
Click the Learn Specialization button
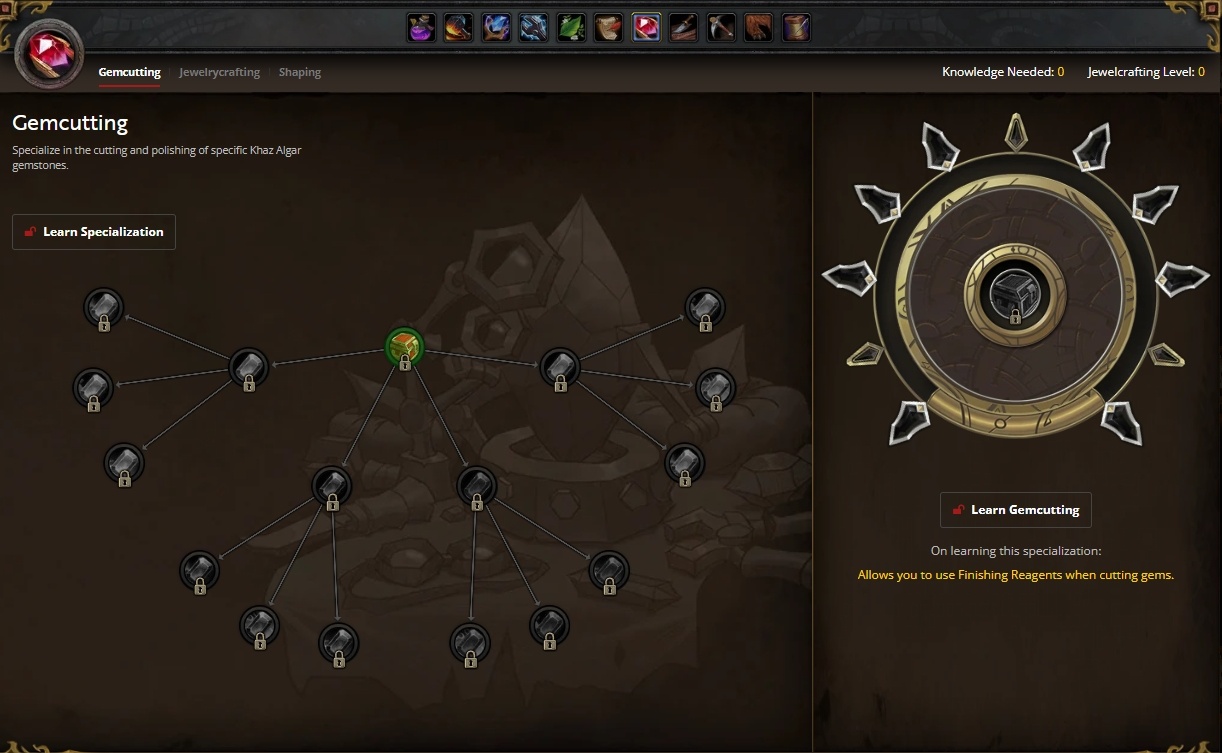click(x=94, y=232)
